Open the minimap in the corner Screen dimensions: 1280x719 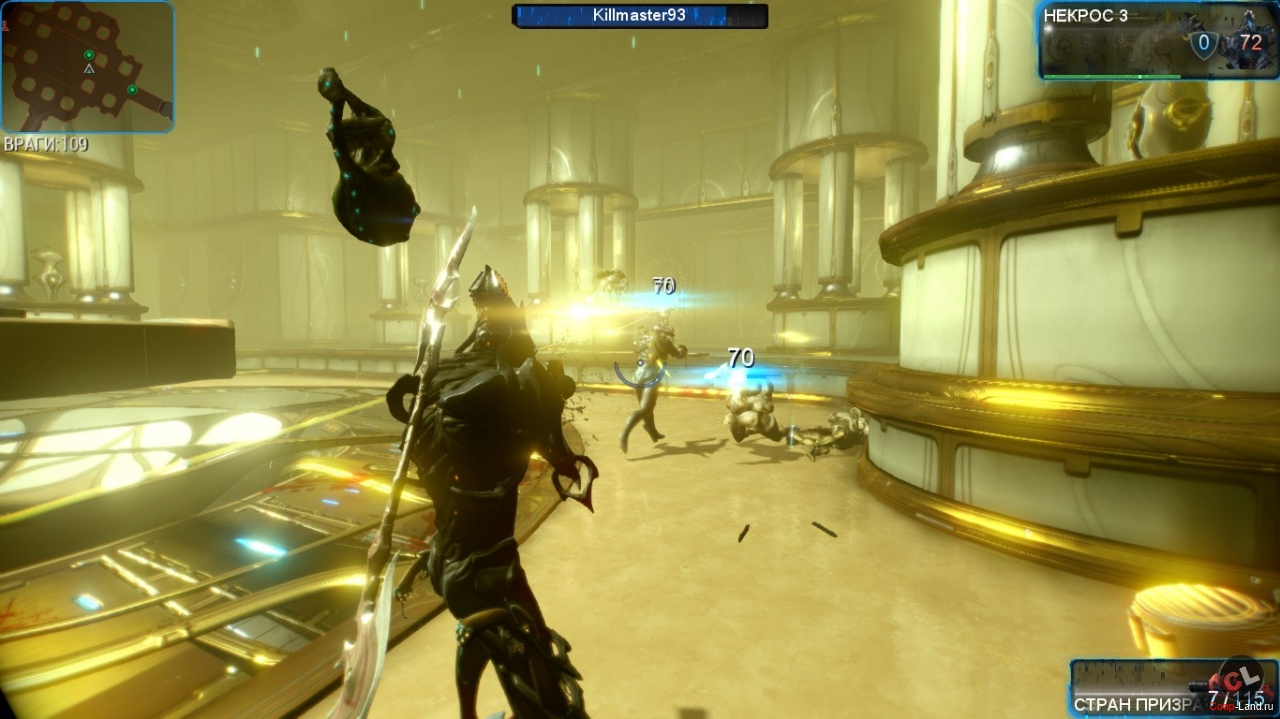click(87, 66)
